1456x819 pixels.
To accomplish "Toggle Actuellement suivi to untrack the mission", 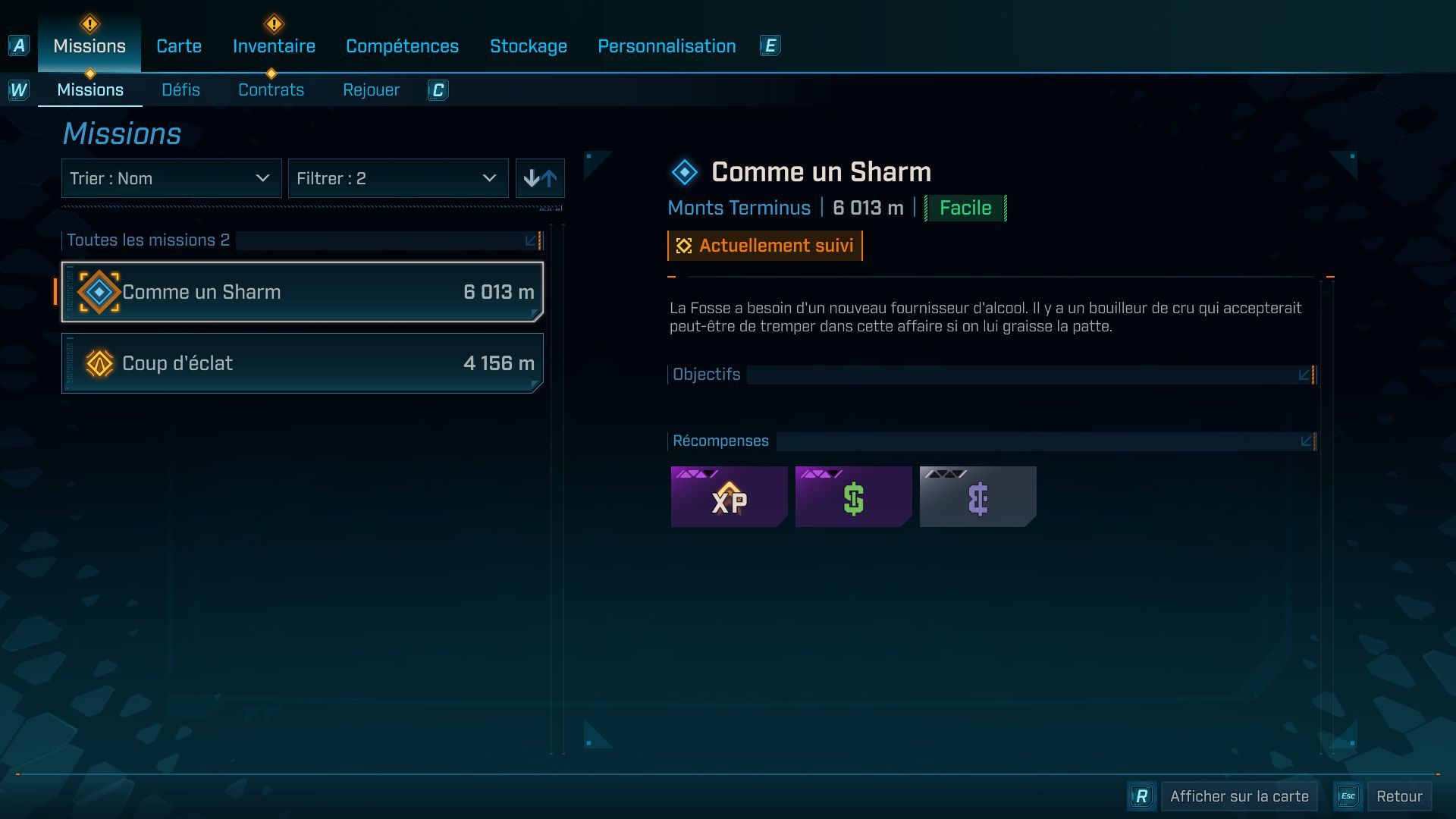I will pyautogui.click(x=764, y=245).
